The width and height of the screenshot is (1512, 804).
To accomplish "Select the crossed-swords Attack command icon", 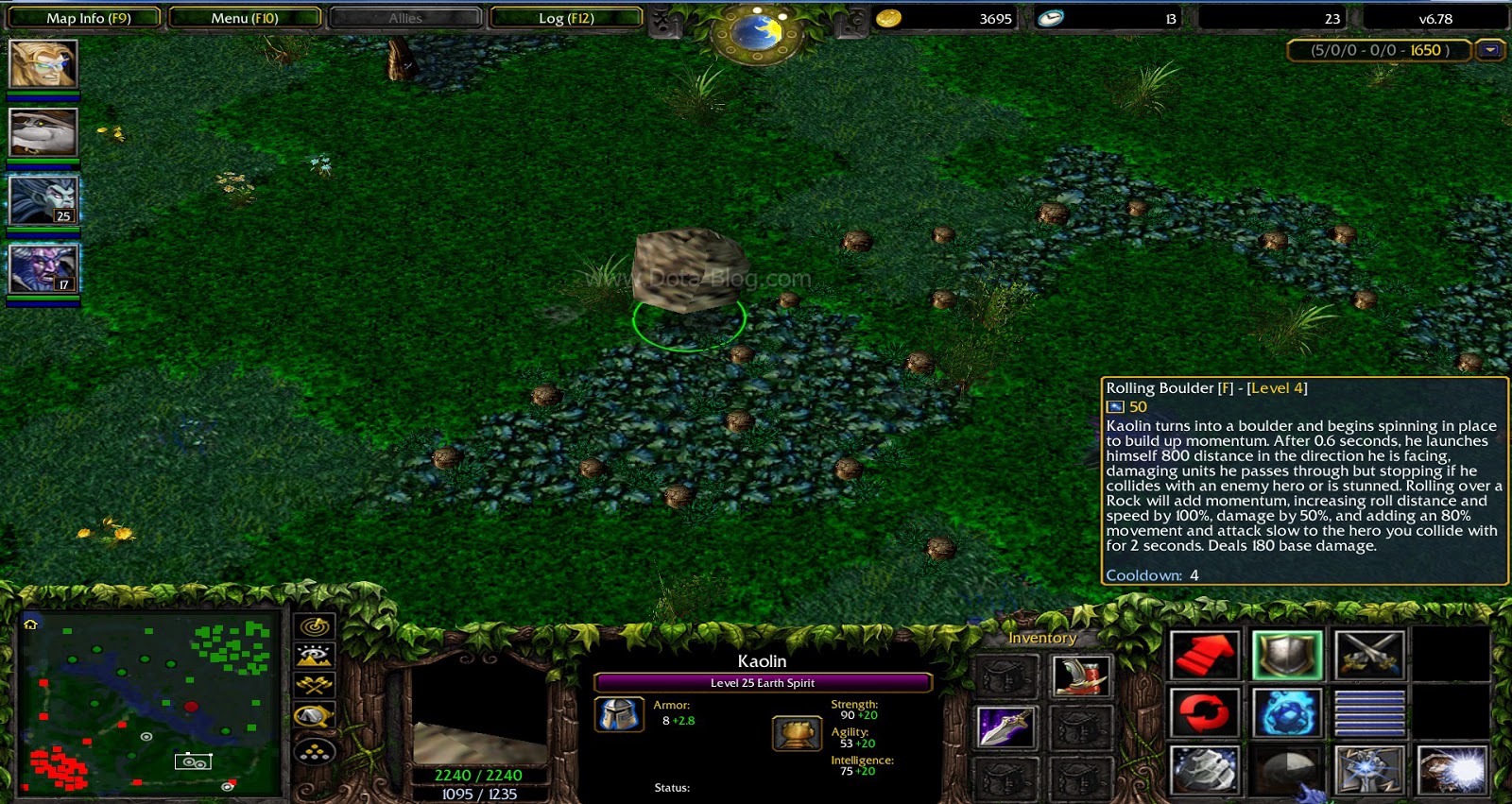I will [1369, 653].
